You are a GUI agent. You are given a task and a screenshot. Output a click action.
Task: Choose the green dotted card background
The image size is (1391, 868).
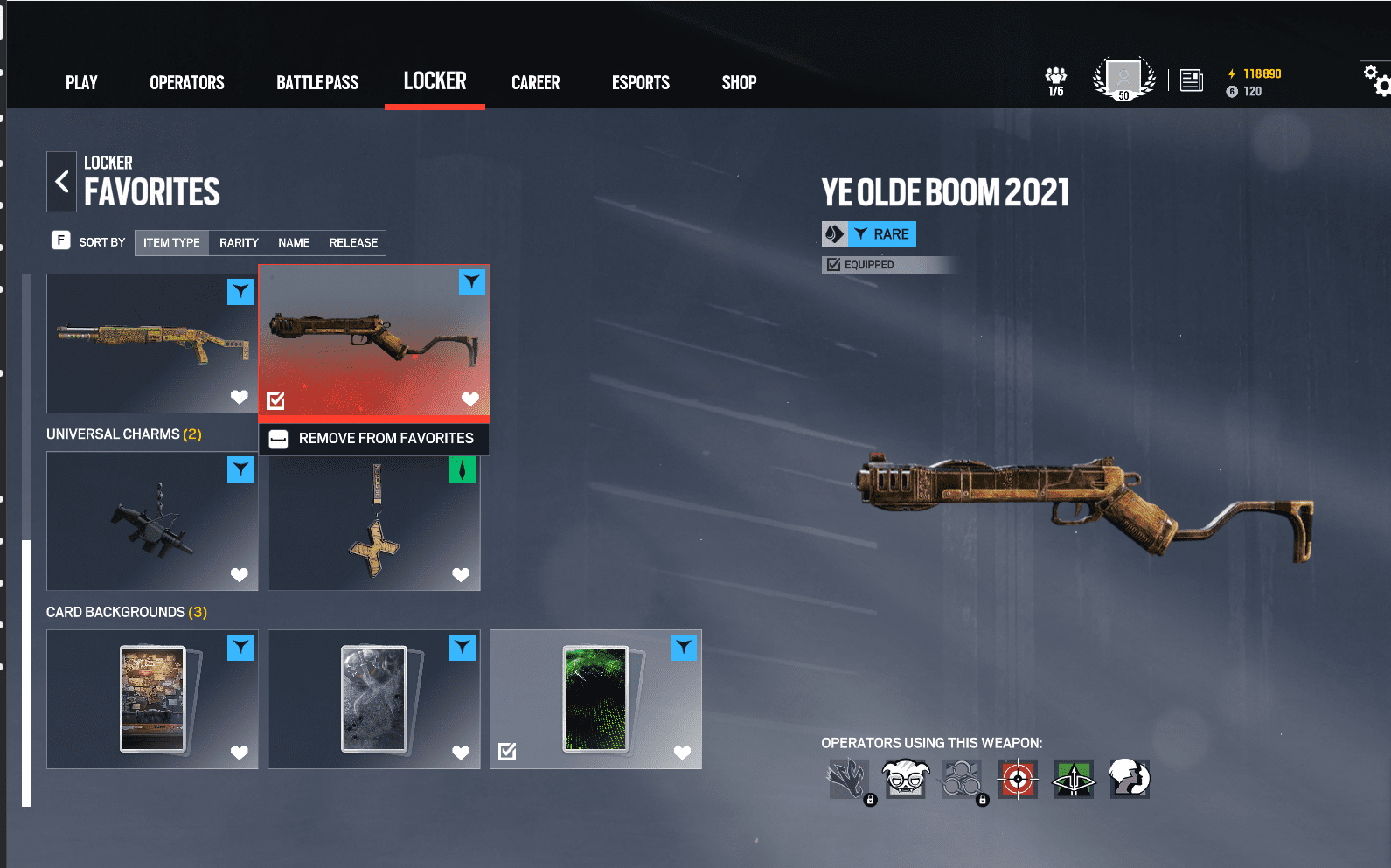595,699
